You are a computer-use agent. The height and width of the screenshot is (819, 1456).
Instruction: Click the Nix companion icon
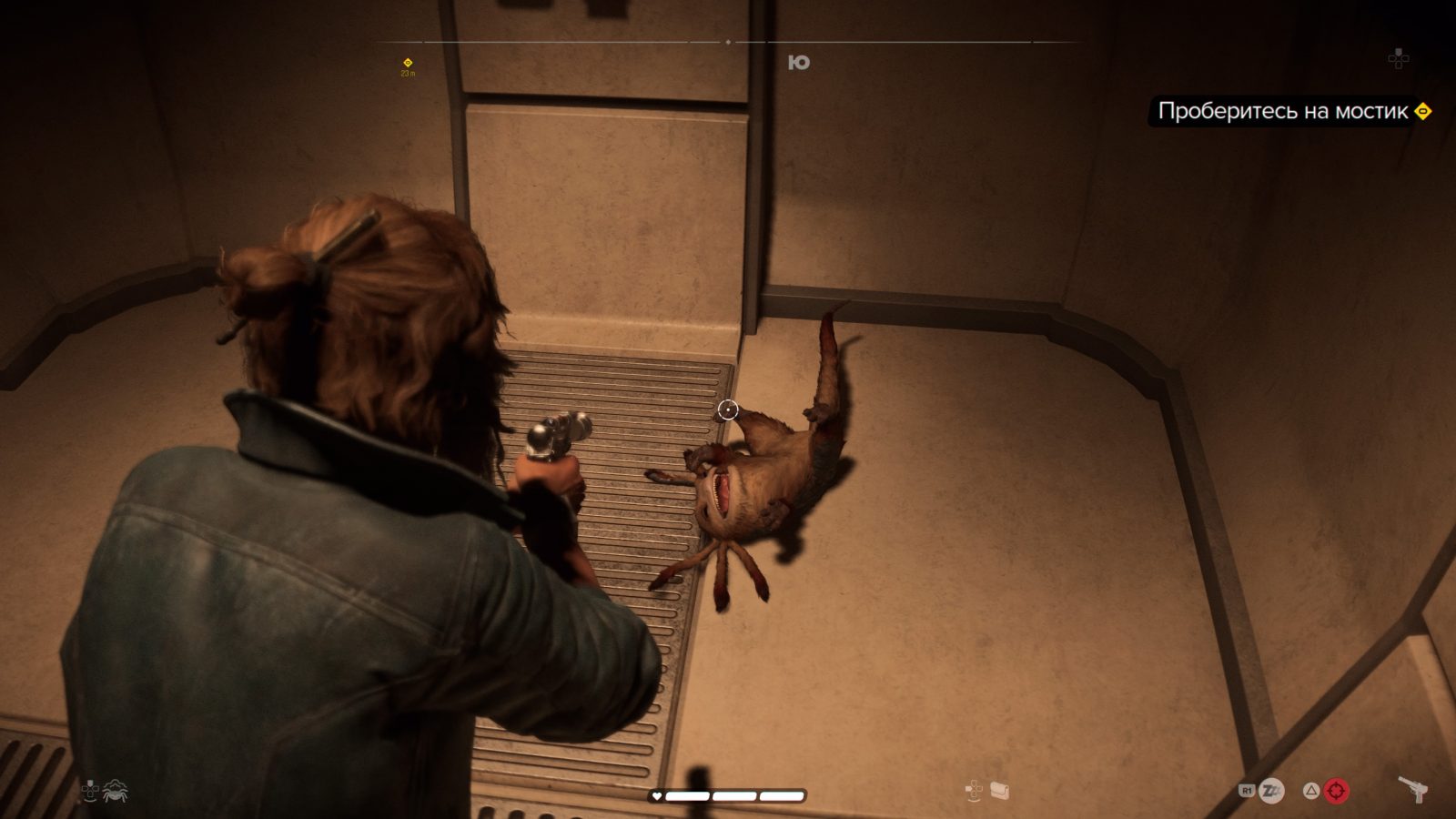point(116,791)
